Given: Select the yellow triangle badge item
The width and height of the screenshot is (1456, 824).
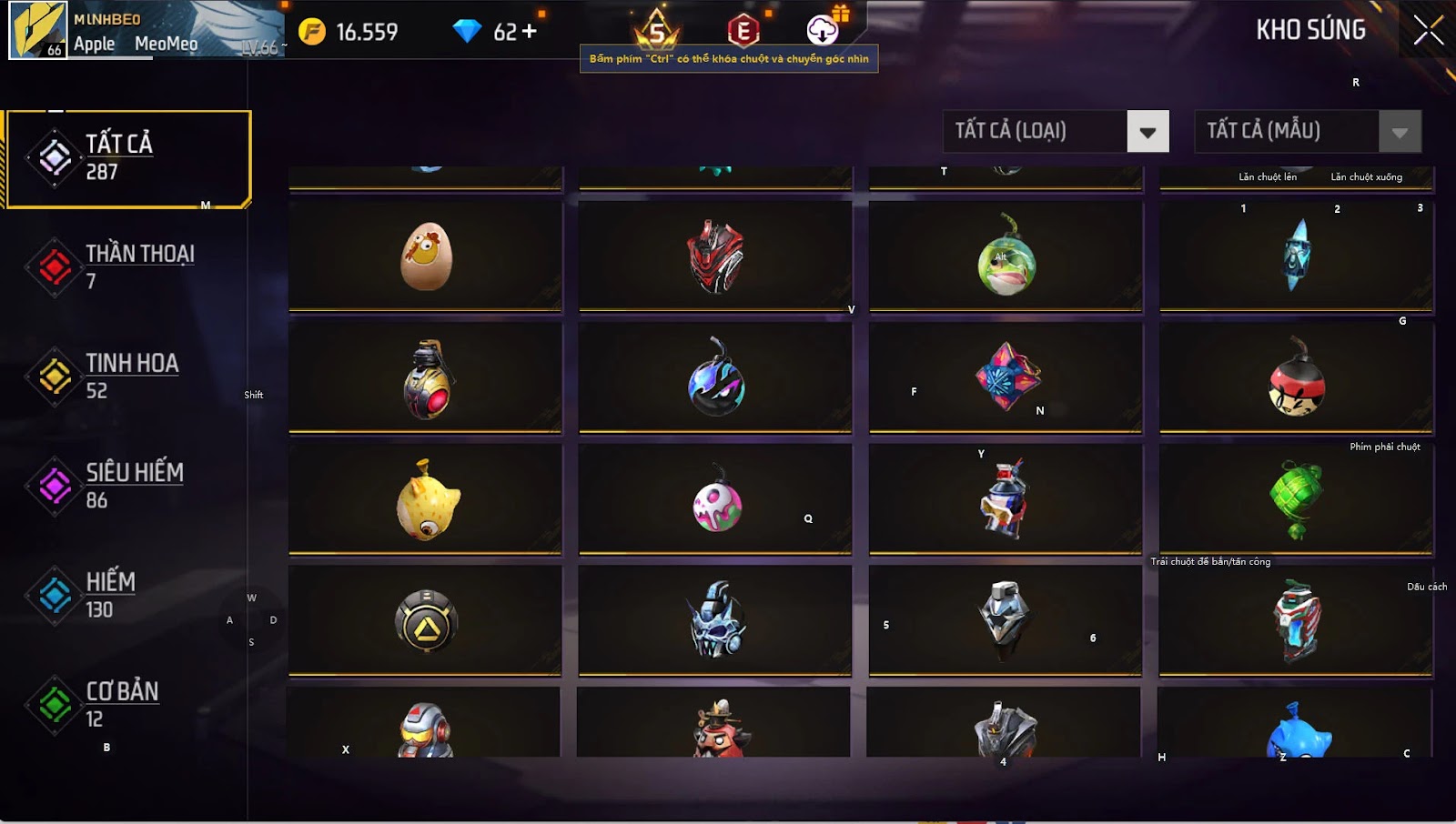Looking at the screenshot, I should tap(426, 622).
